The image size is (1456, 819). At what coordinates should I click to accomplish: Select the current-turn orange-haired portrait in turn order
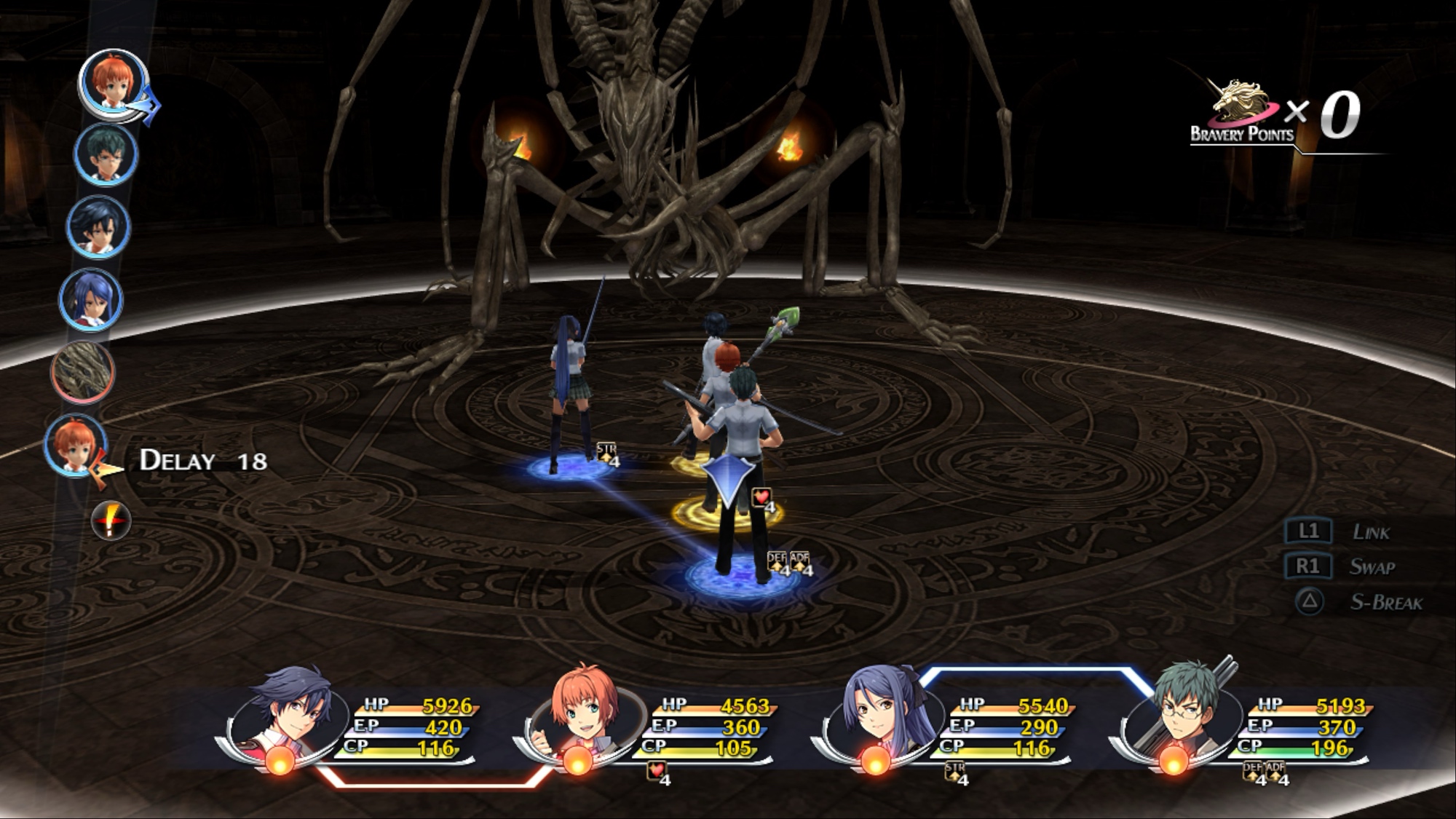click(113, 84)
